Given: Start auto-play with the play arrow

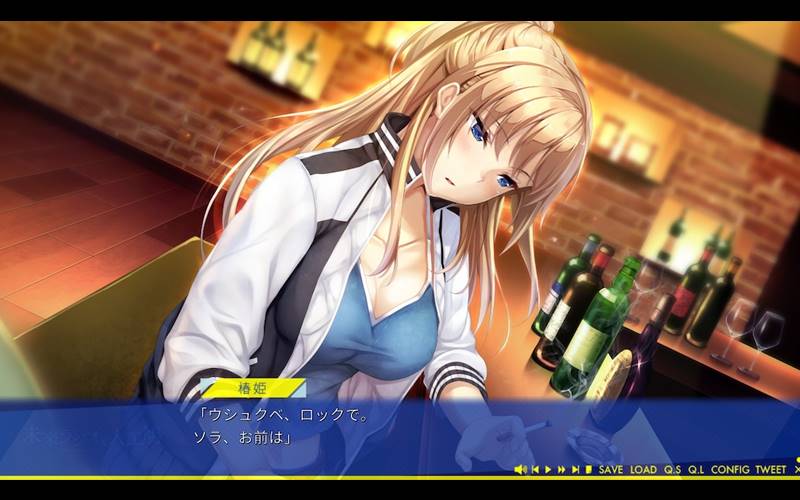Looking at the screenshot, I should [x=548, y=469].
